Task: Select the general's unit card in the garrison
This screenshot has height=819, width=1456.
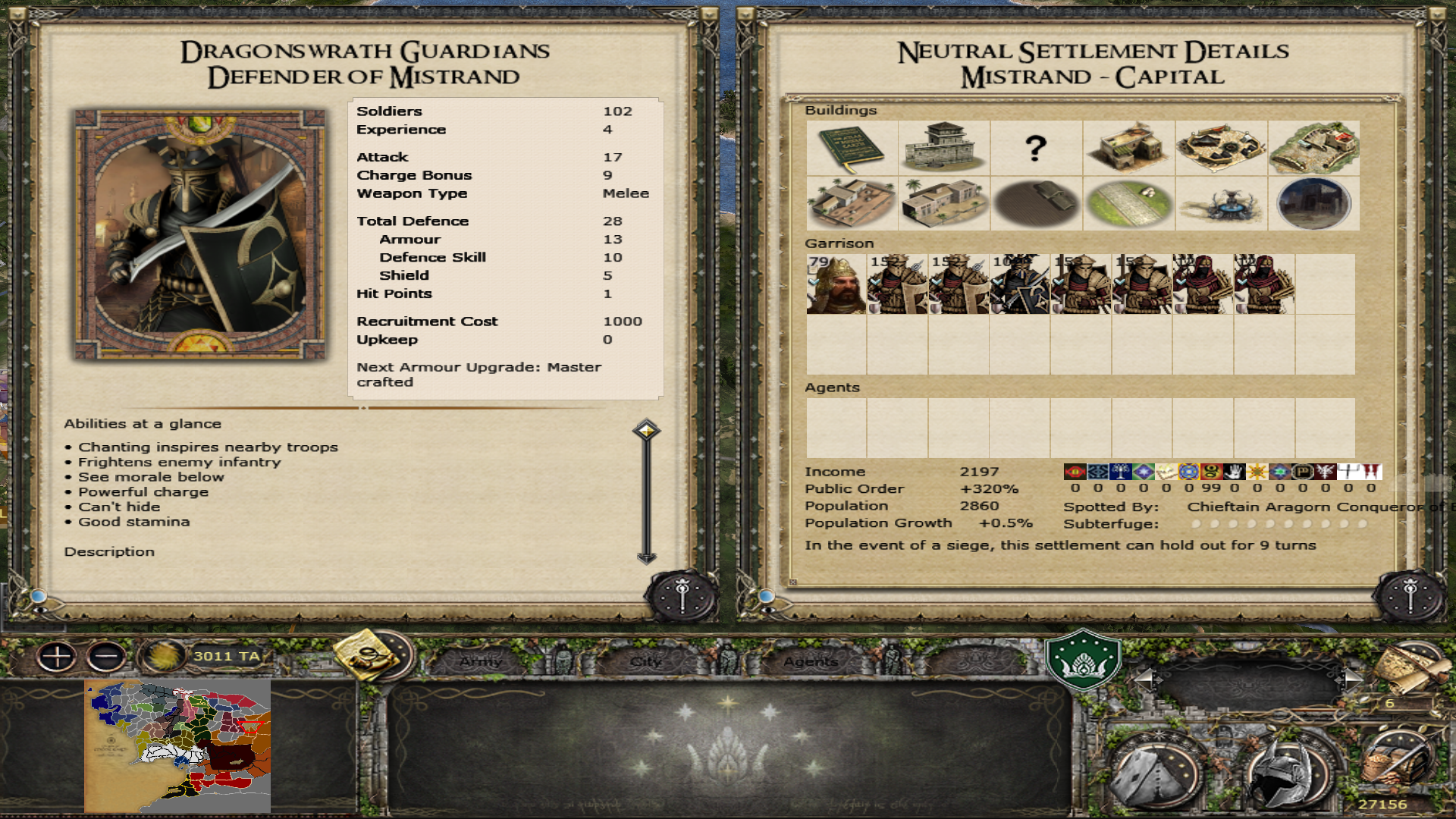Action: [x=836, y=284]
